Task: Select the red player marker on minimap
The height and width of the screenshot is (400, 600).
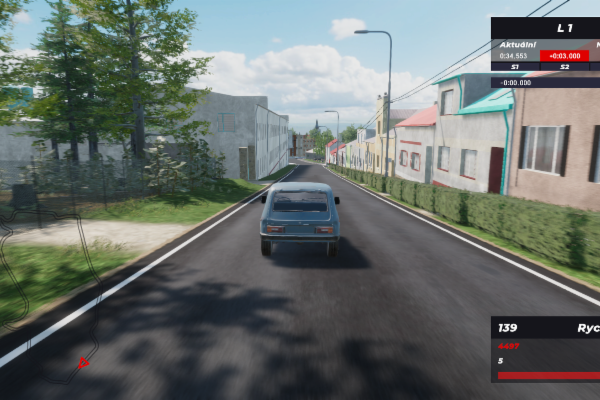Action: click(x=84, y=362)
